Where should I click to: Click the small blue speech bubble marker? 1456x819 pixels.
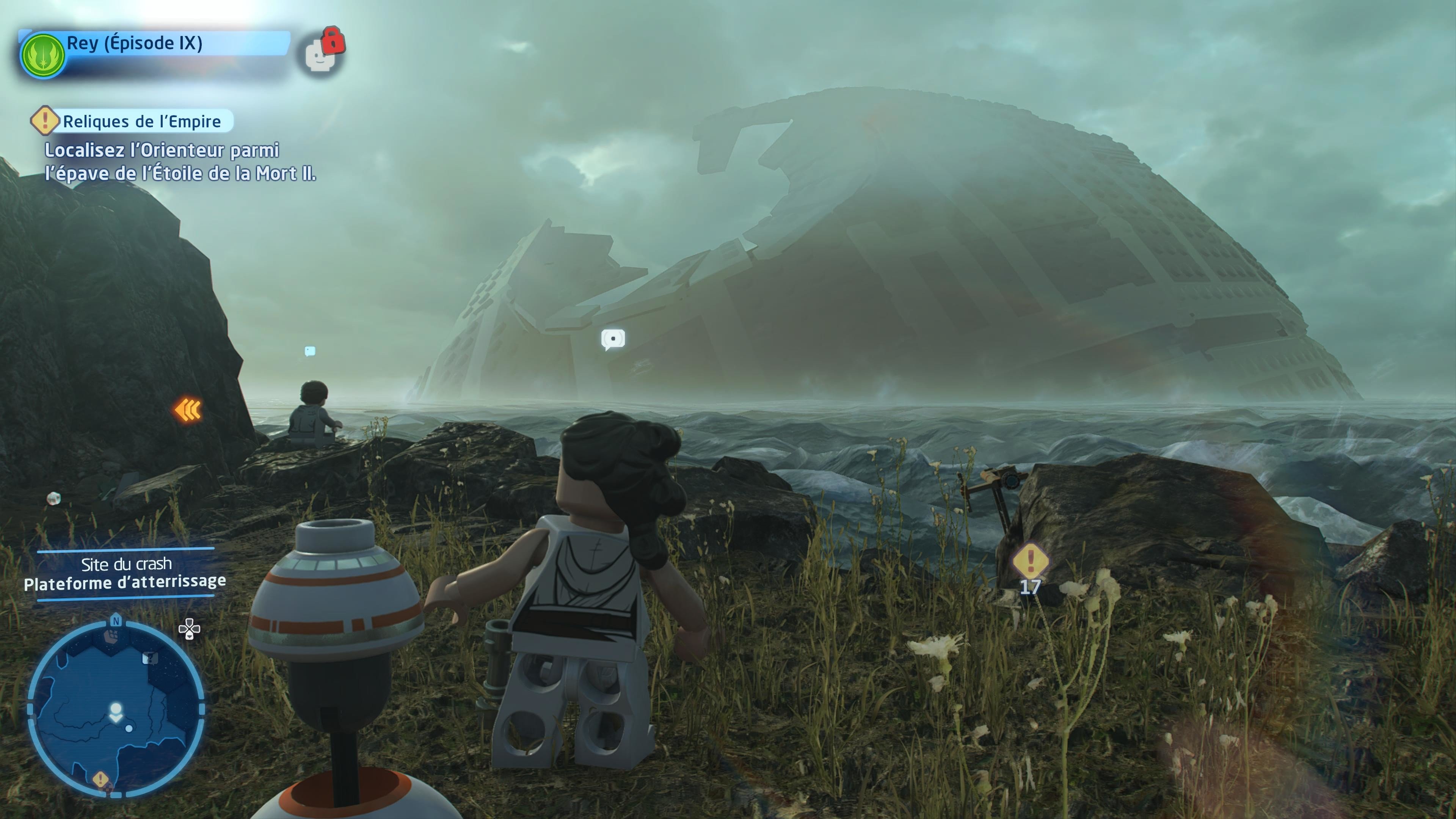point(310,351)
